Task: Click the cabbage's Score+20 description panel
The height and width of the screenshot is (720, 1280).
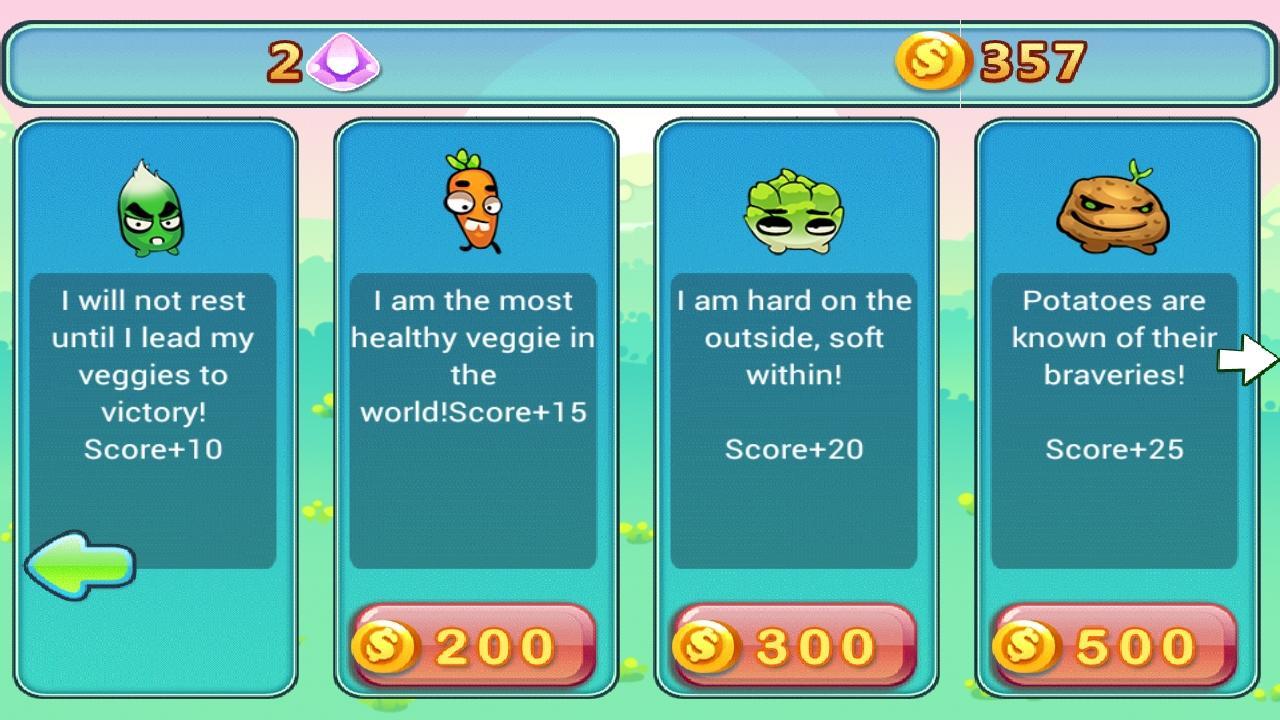Action: point(795,420)
